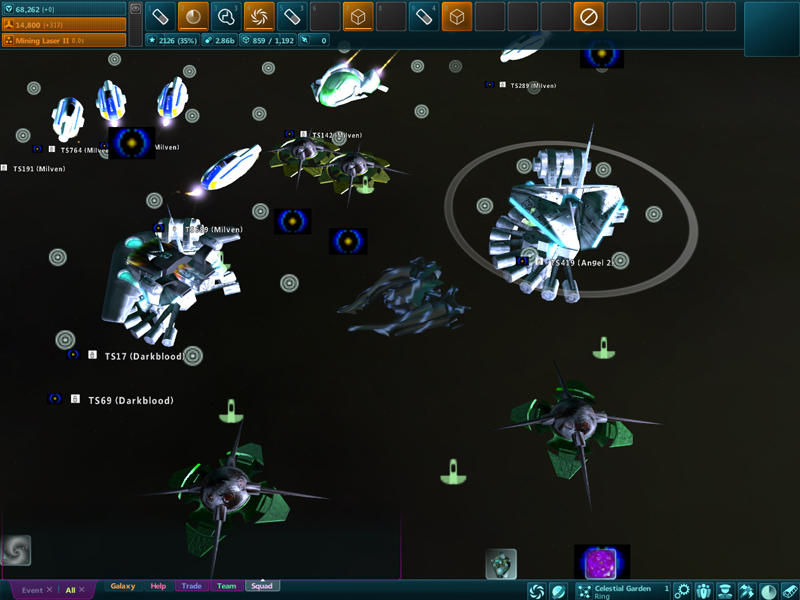Switch to the Galaxy chat channel
The height and width of the screenshot is (600, 800).
123,586
